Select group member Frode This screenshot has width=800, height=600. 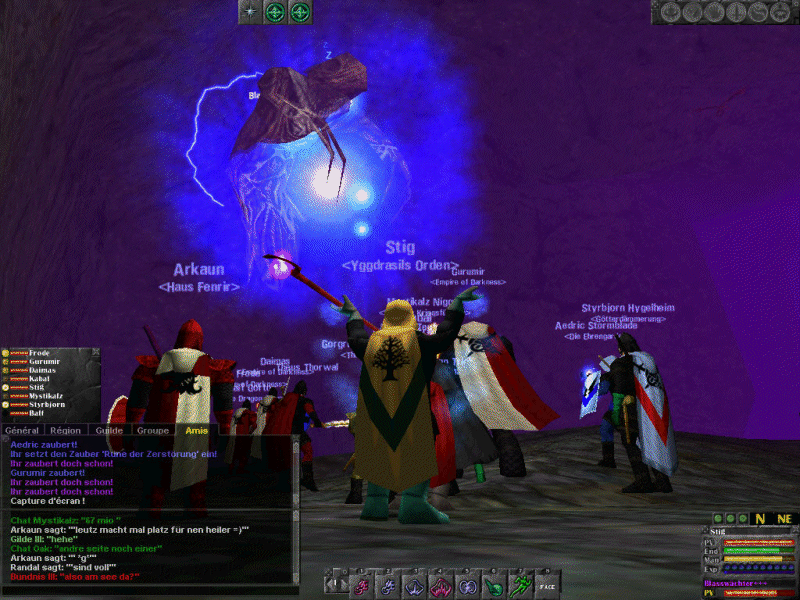pyautogui.click(x=39, y=353)
